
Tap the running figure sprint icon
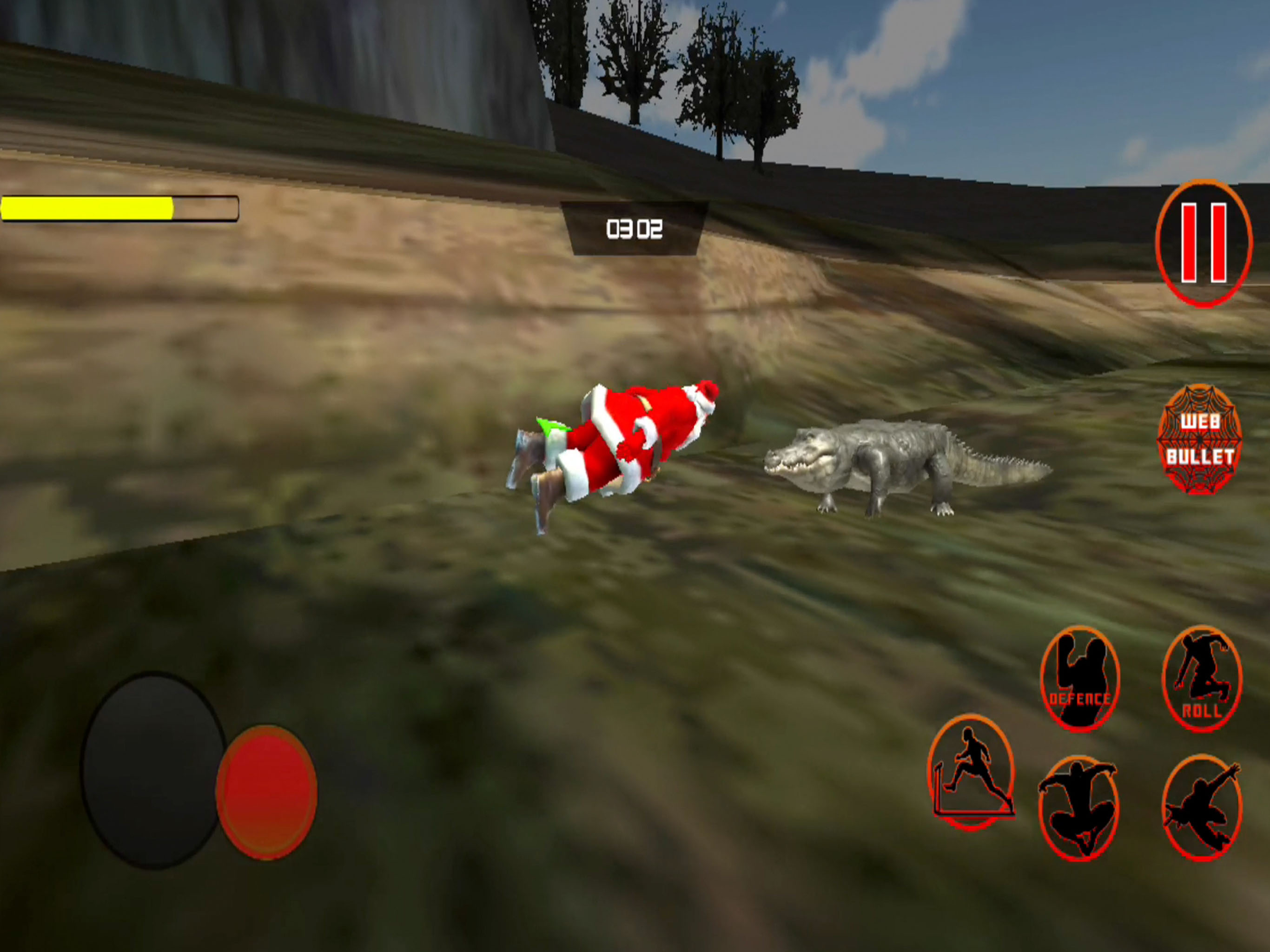click(971, 772)
